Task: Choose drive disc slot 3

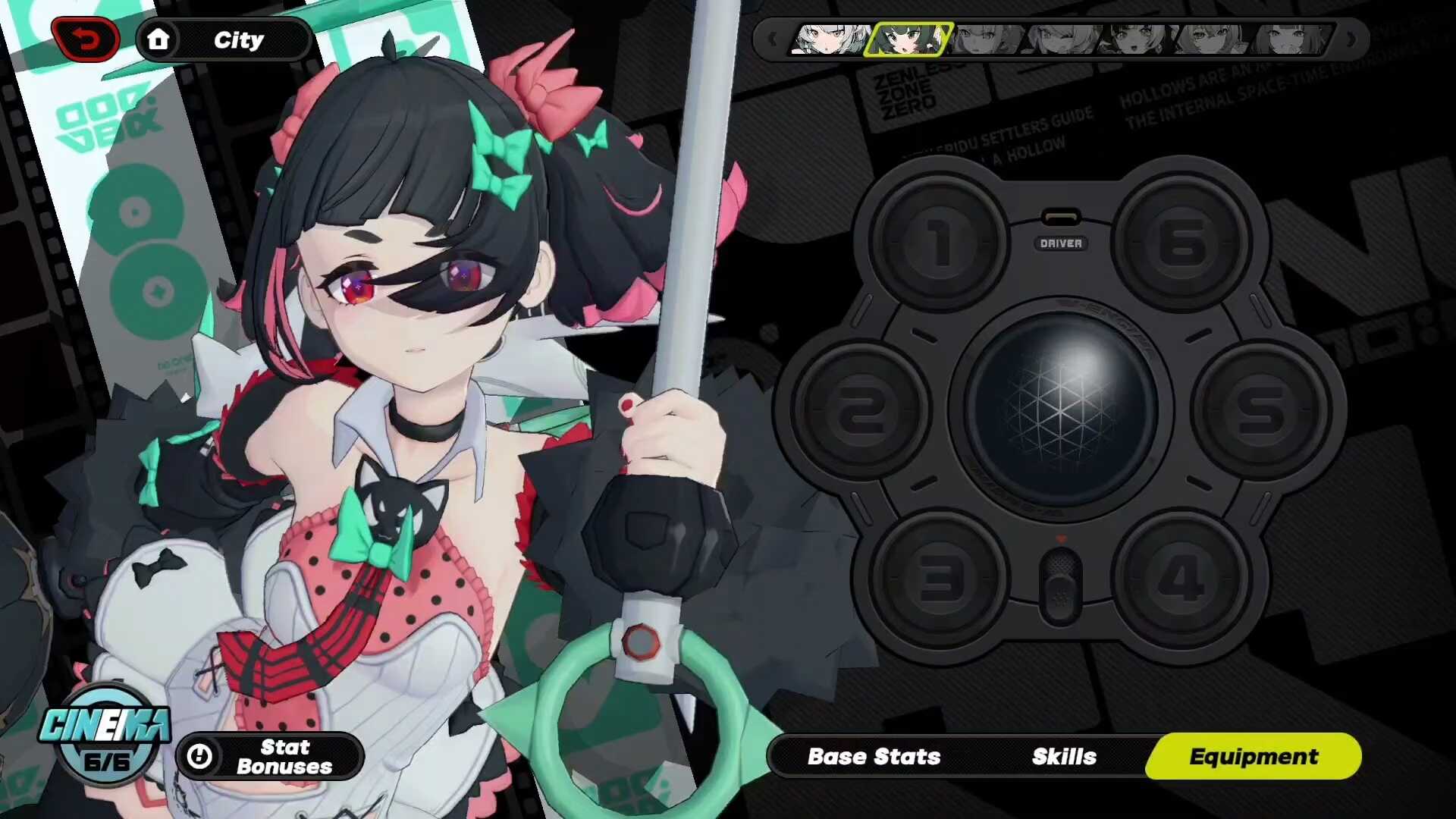Action: [940, 579]
